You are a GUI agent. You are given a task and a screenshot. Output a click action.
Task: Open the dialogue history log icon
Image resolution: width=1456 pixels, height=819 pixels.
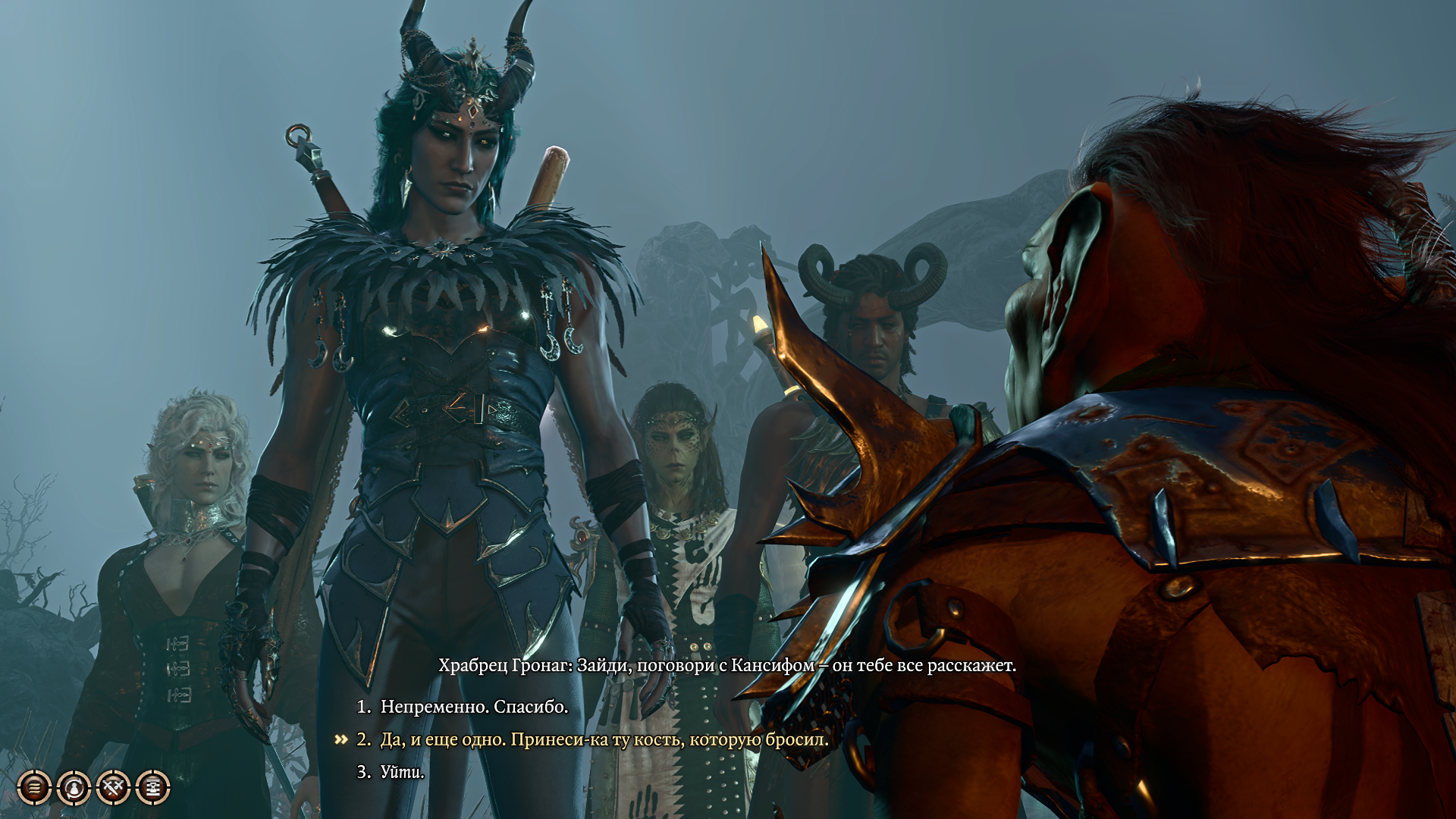point(34,788)
